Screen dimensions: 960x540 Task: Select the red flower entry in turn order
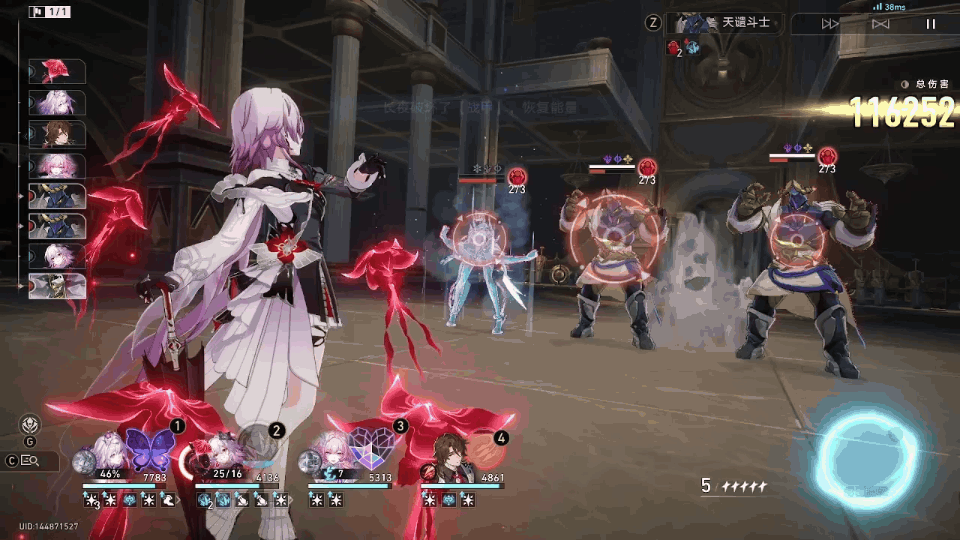pyautogui.click(x=56, y=71)
